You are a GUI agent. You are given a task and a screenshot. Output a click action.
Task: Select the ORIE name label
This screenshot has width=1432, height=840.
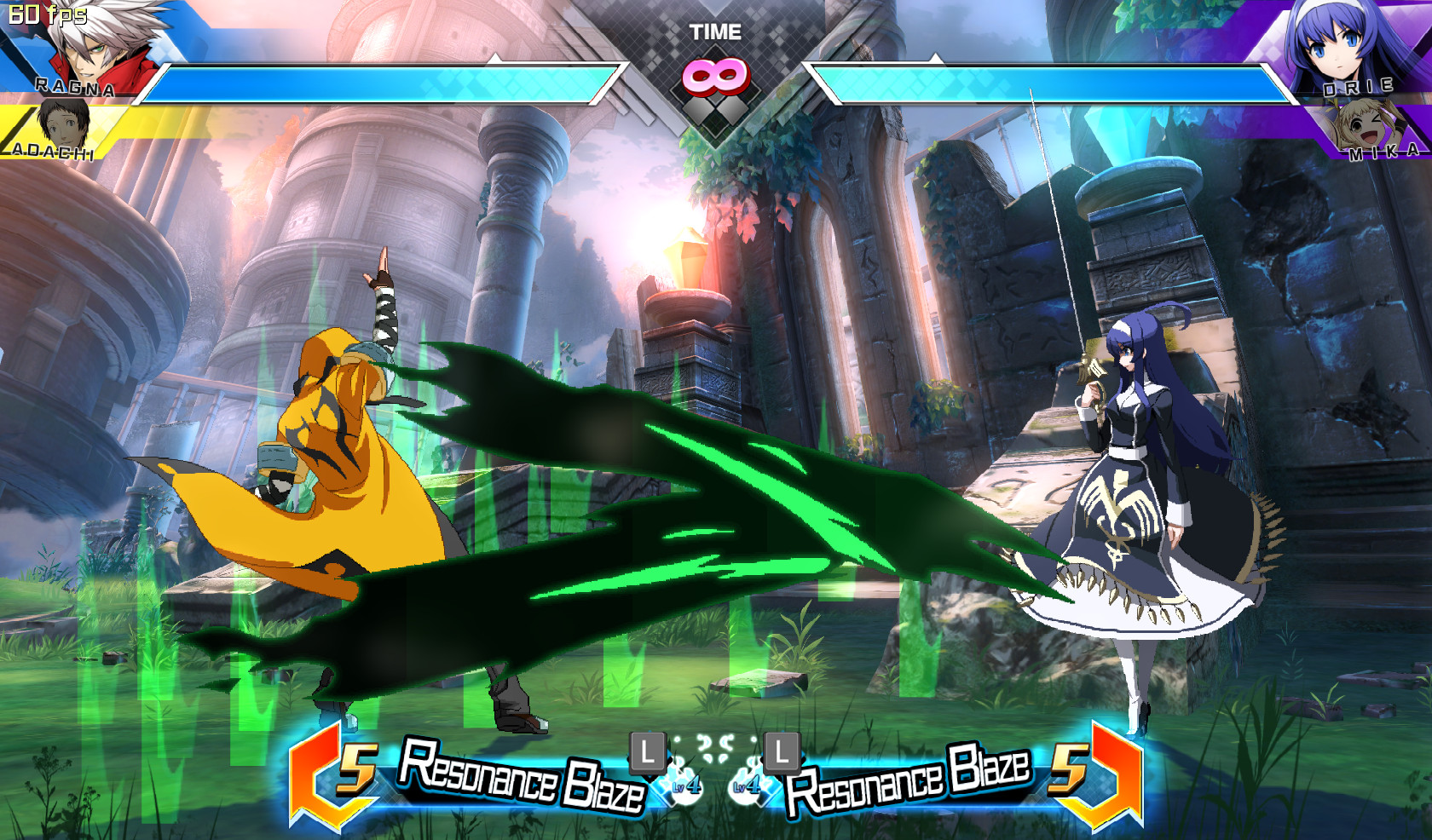pos(1357,88)
